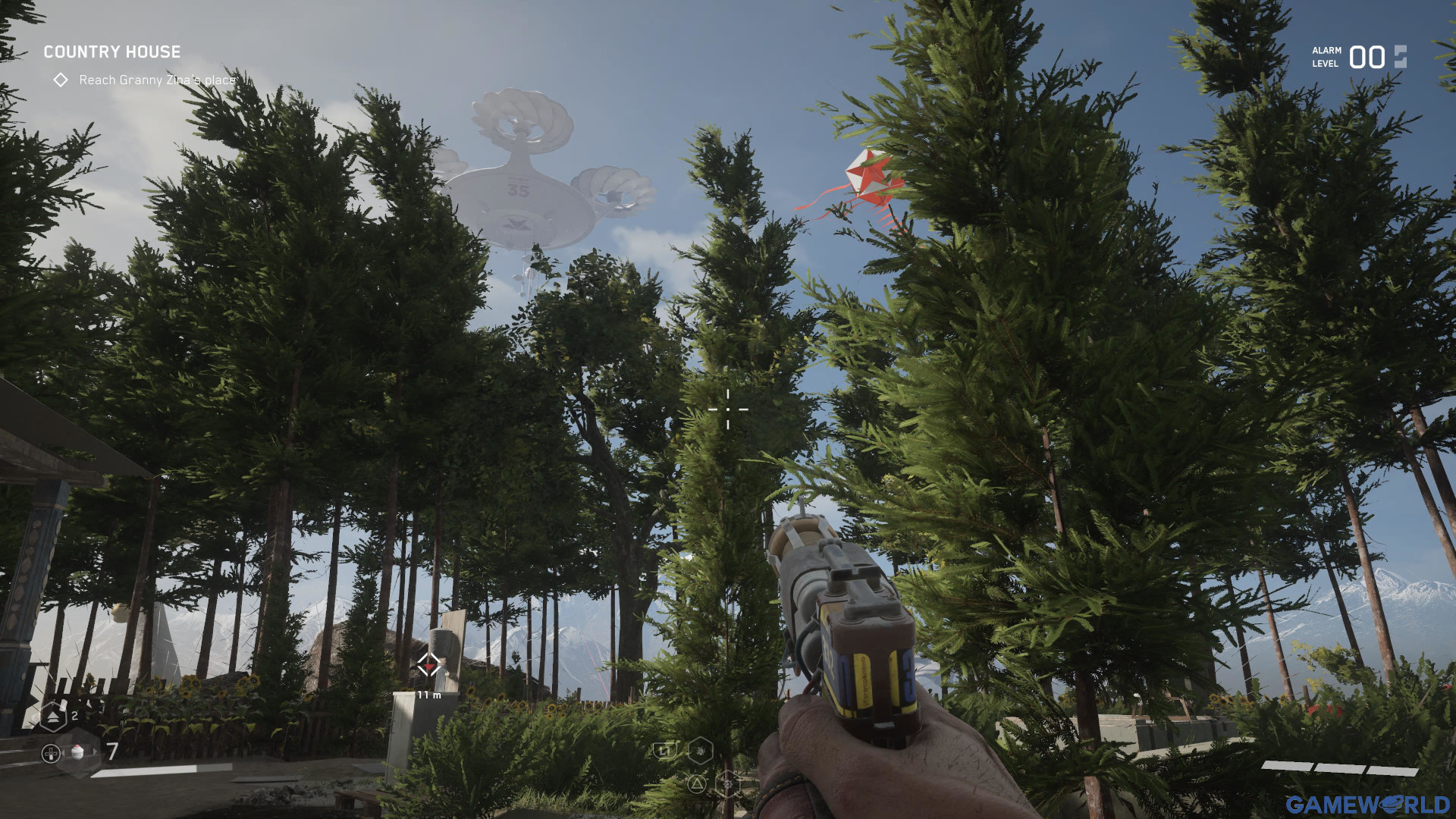Use the white consumable jar slot

(x=78, y=752)
